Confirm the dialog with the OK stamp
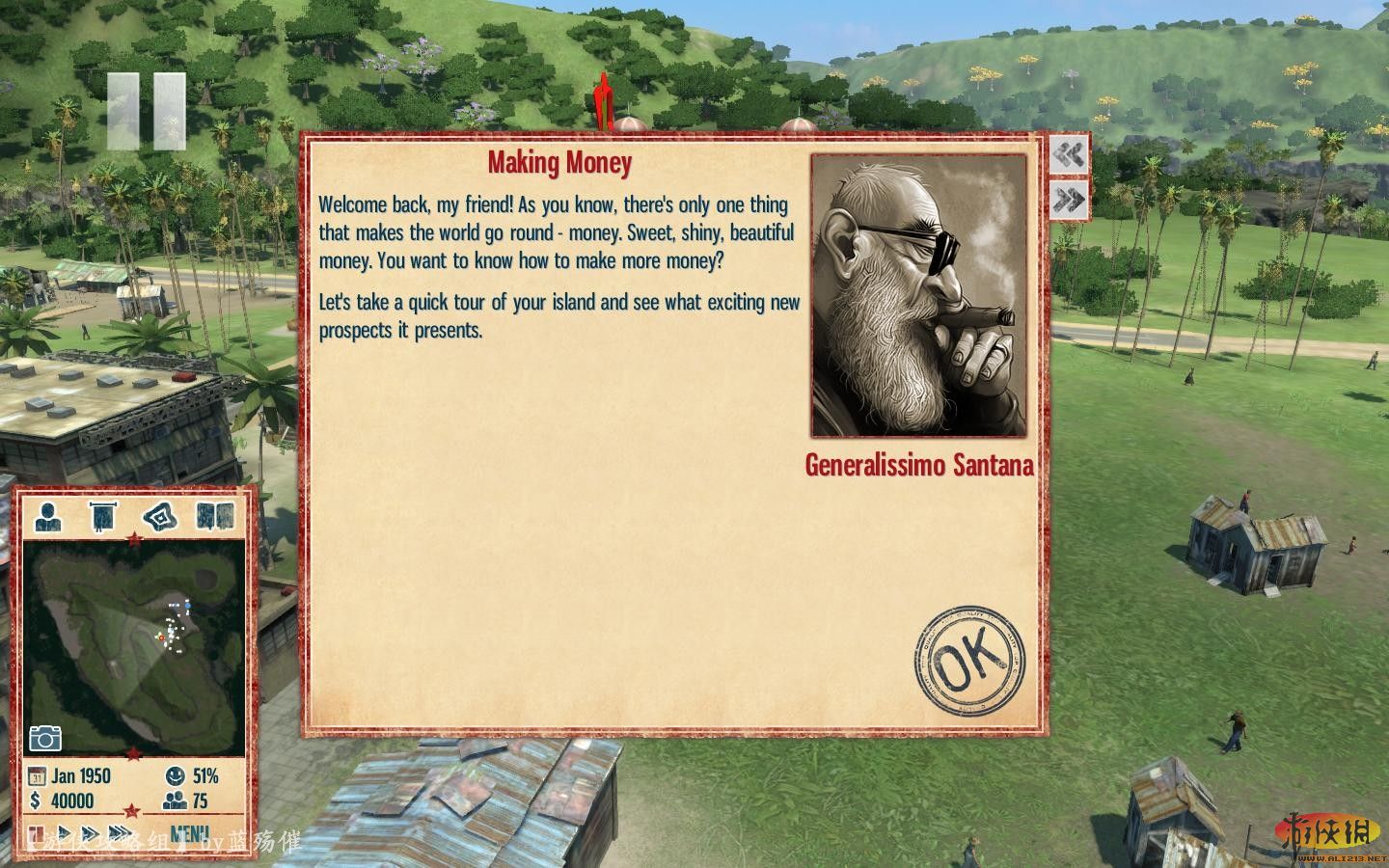This screenshot has width=1389, height=868. click(968, 661)
